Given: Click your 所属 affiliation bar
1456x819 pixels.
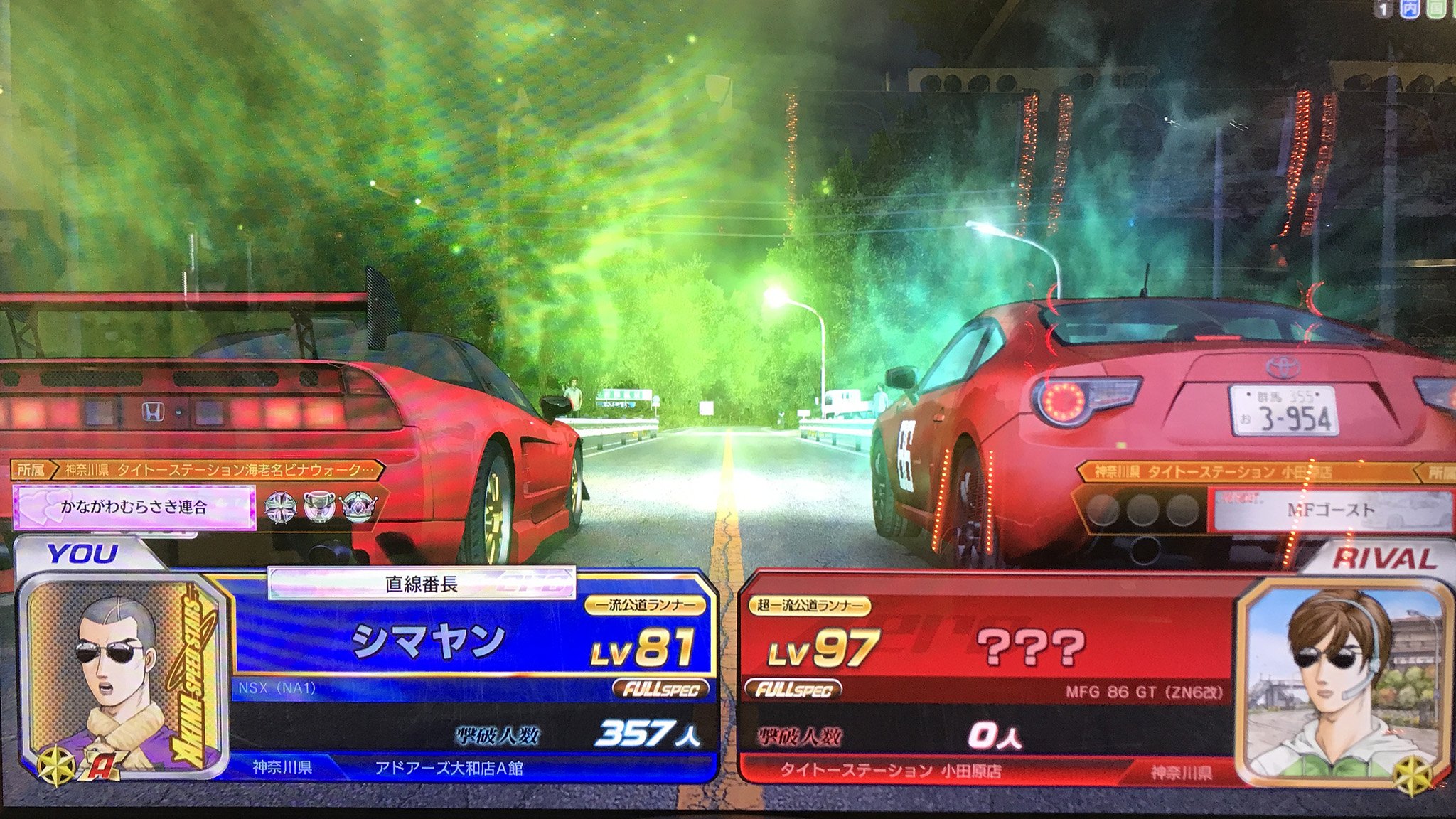Looking at the screenshot, I should (x=198, y=470).
